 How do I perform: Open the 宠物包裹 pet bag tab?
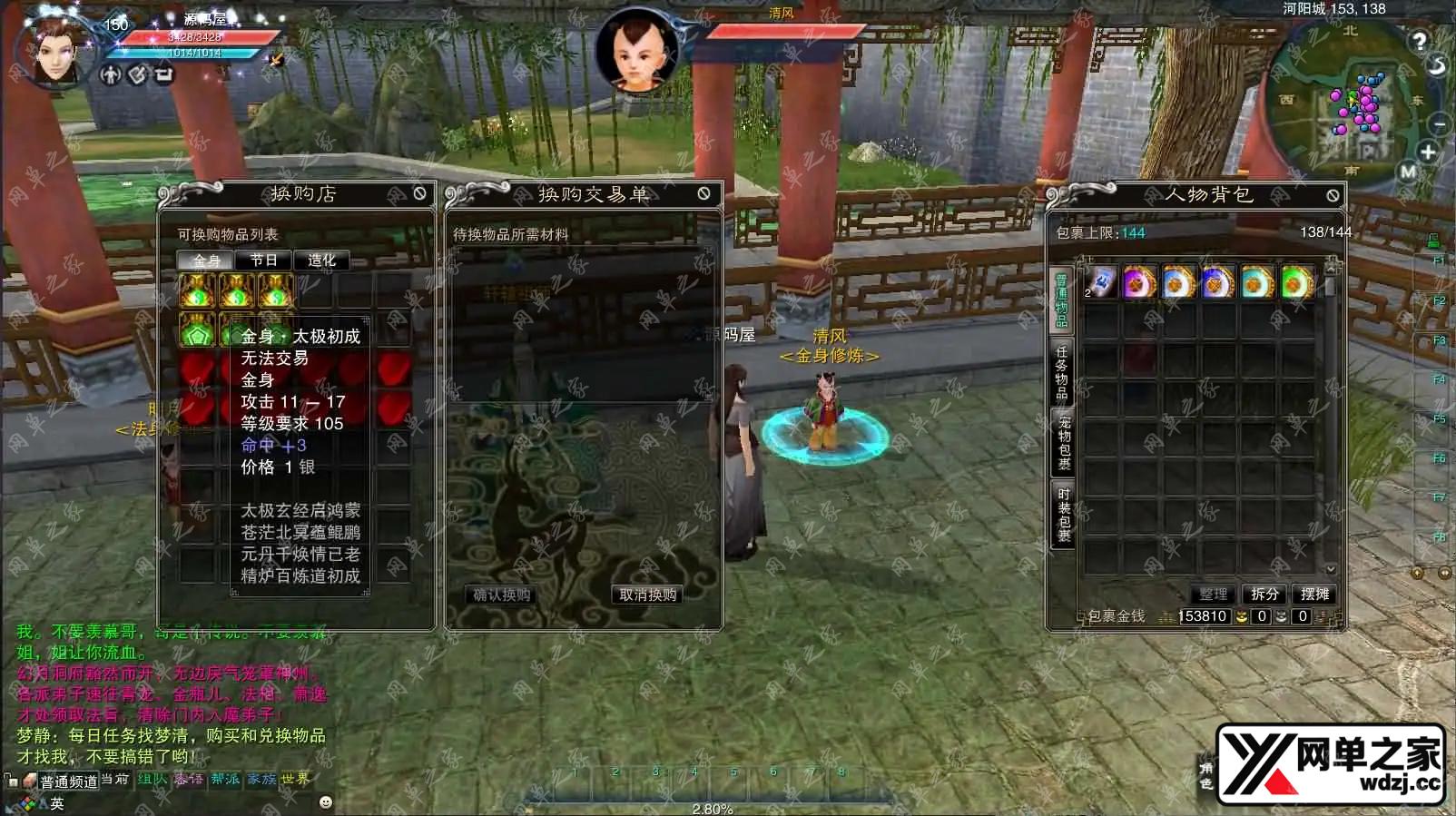click(1063, 443)
